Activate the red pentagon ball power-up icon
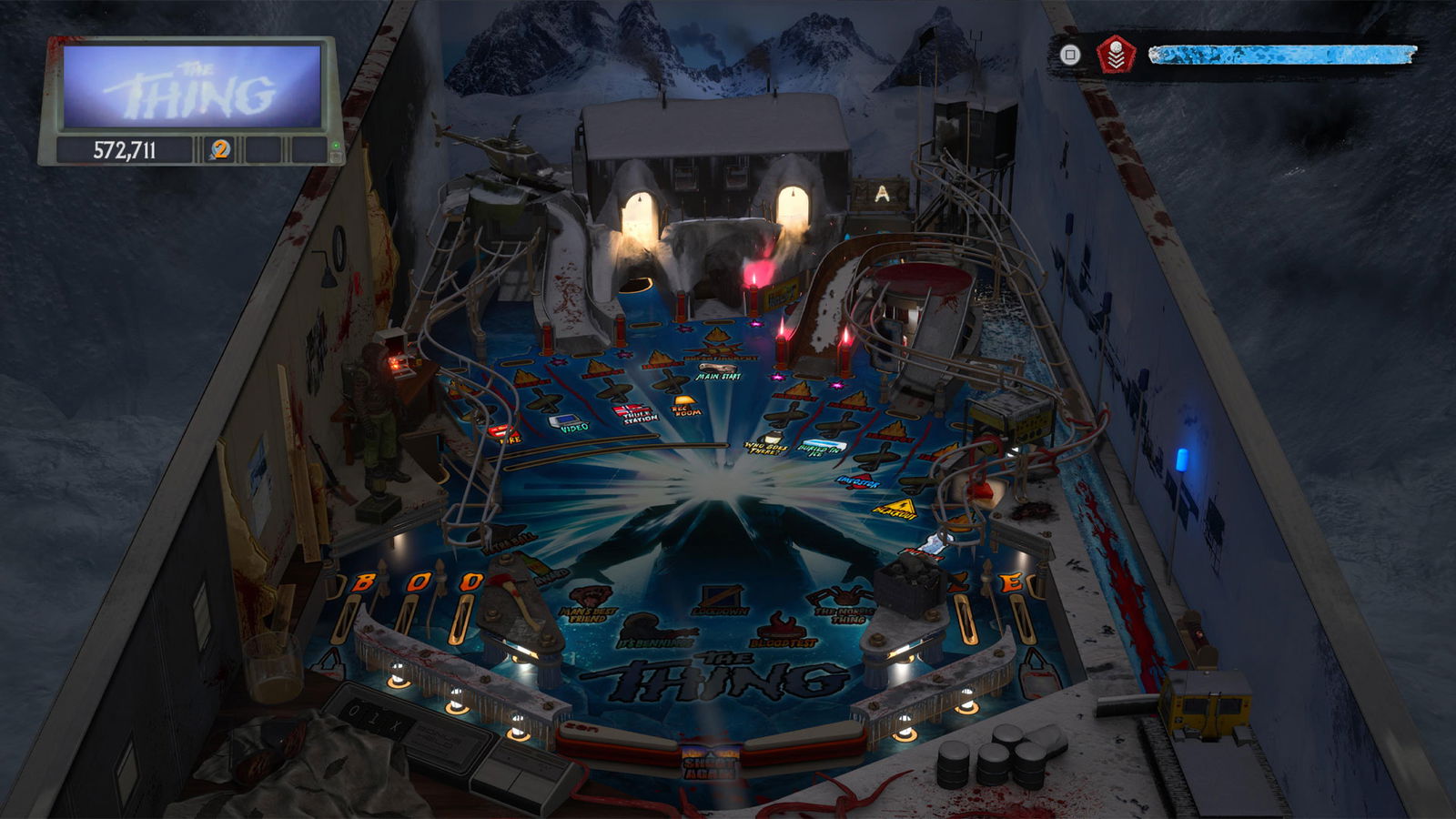 [x=1115, y=55]
